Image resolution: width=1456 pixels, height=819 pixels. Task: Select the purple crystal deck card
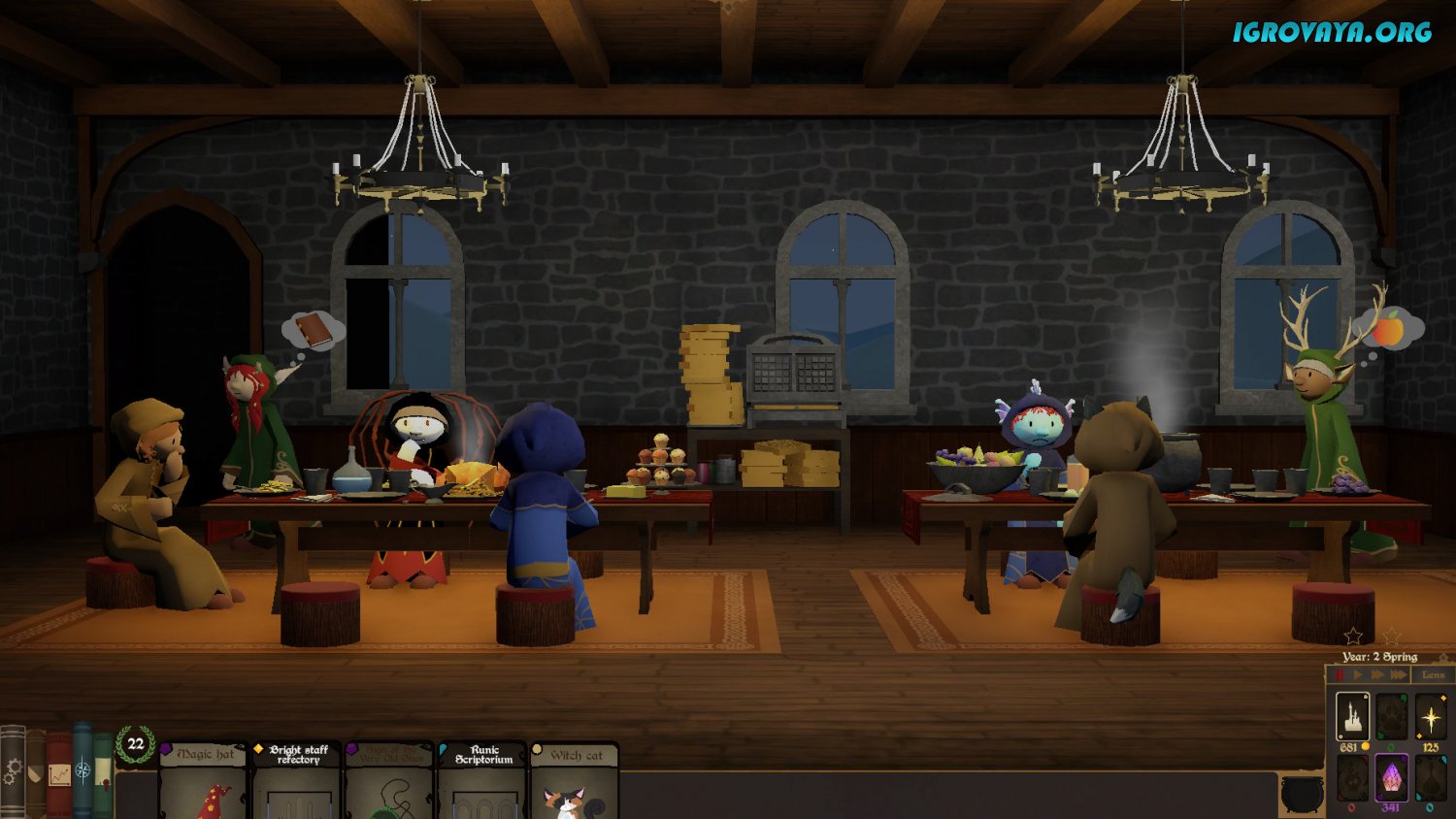coord(1391,777)
